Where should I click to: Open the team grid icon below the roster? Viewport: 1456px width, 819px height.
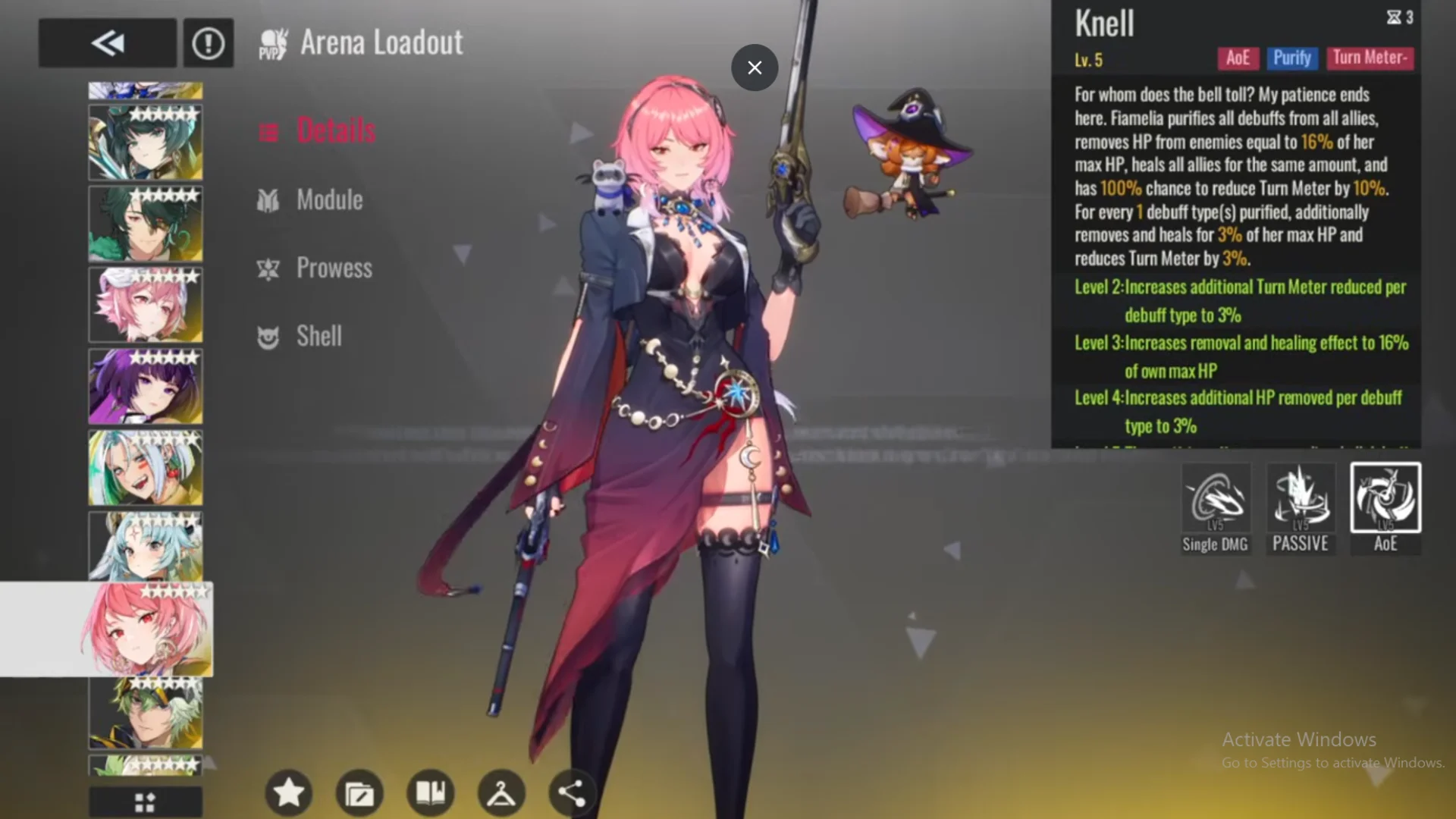(145, 802)
